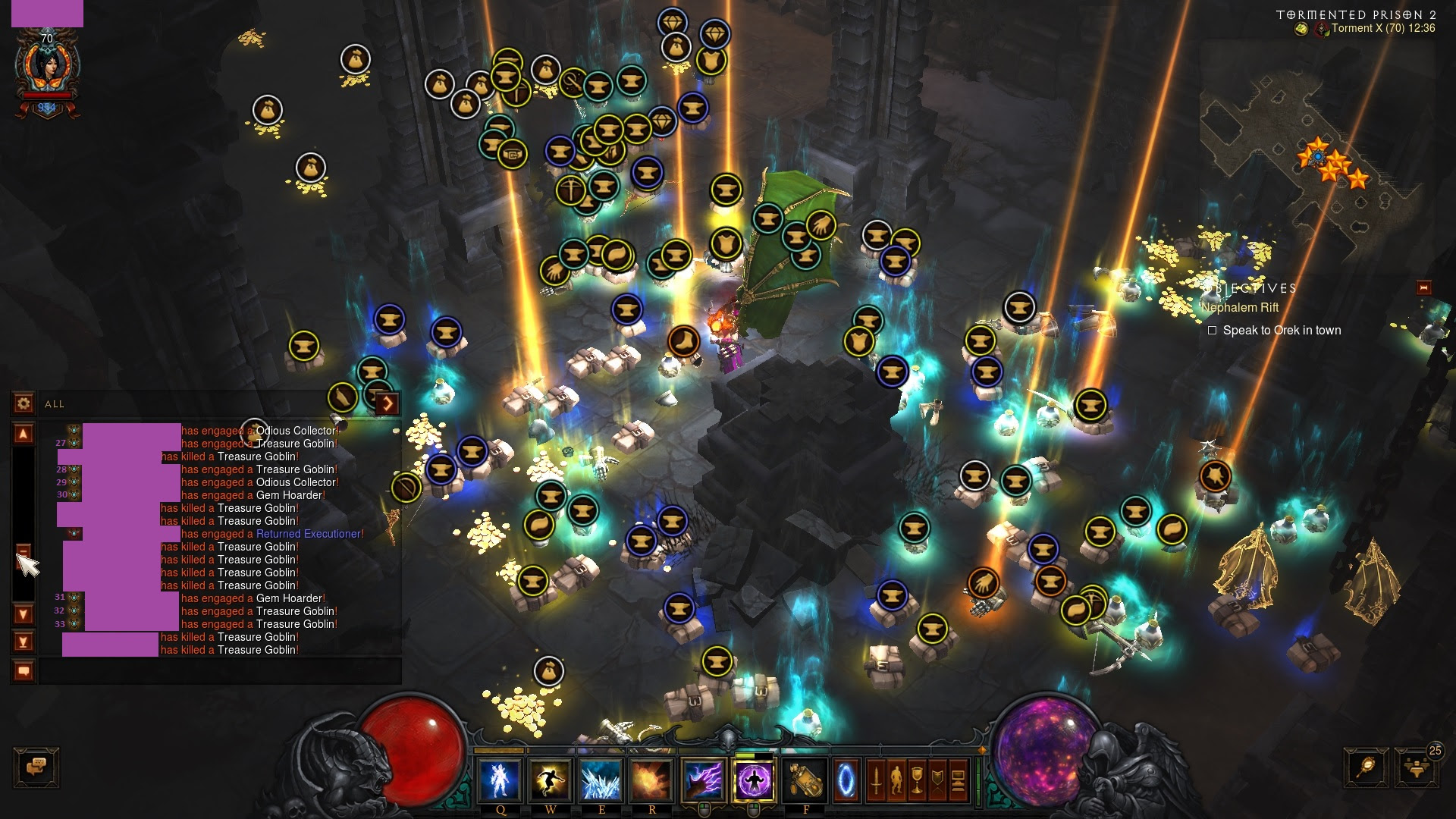Open the chat settings gear
Screen dimensions: 1456x819
[24, 403]
